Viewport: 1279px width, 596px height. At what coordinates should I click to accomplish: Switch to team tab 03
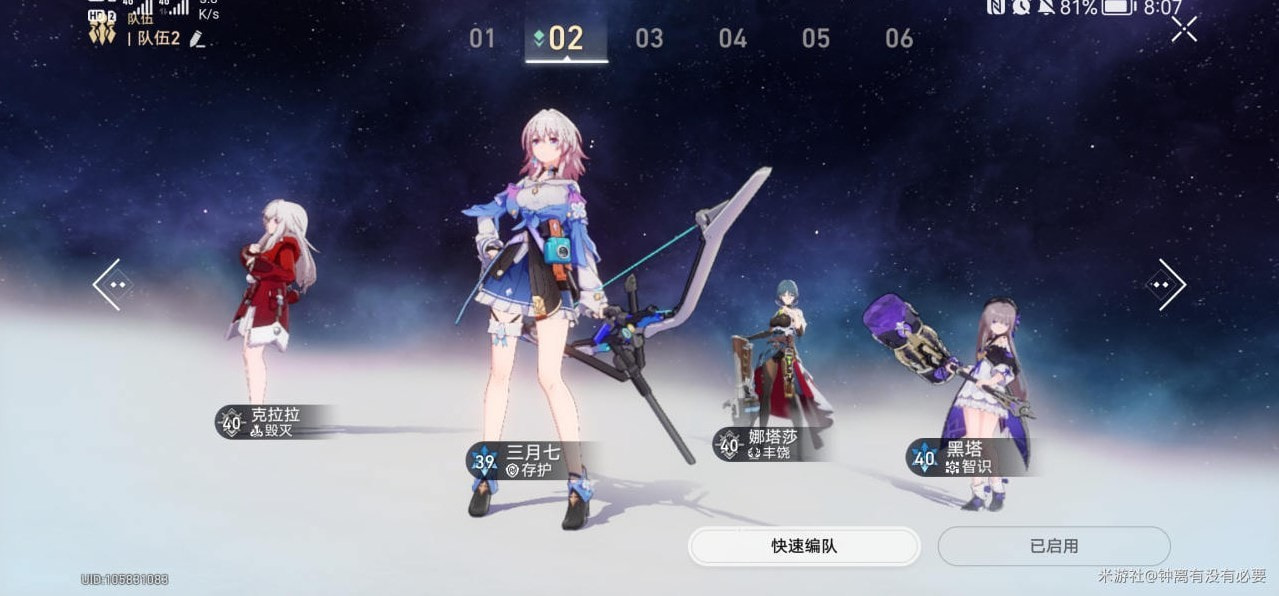pos(649,39)
